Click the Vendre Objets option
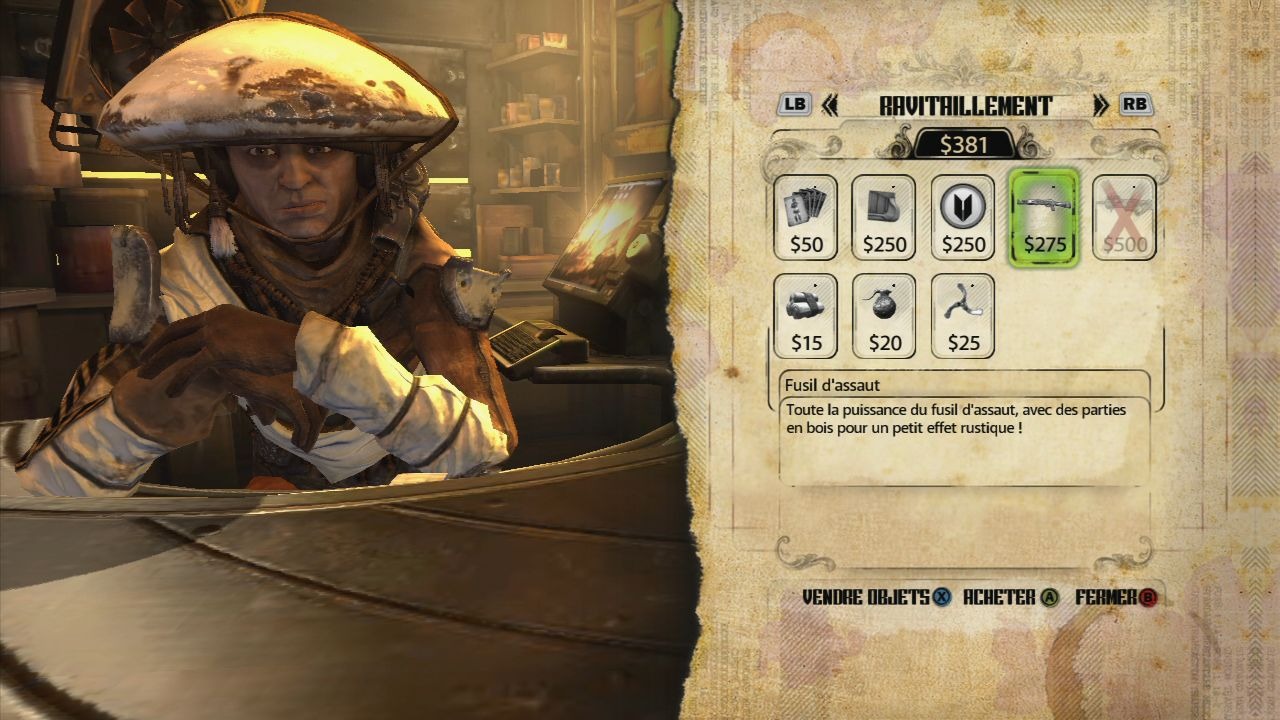The height and width of the screenshot is (720, 1280). [876, 598]
